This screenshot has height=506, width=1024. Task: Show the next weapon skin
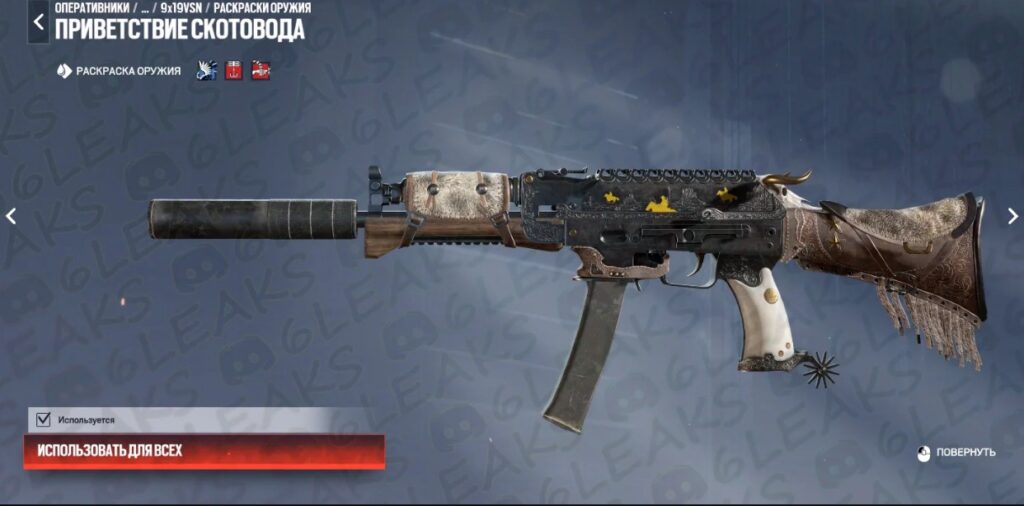click(x=1012, y=216)
